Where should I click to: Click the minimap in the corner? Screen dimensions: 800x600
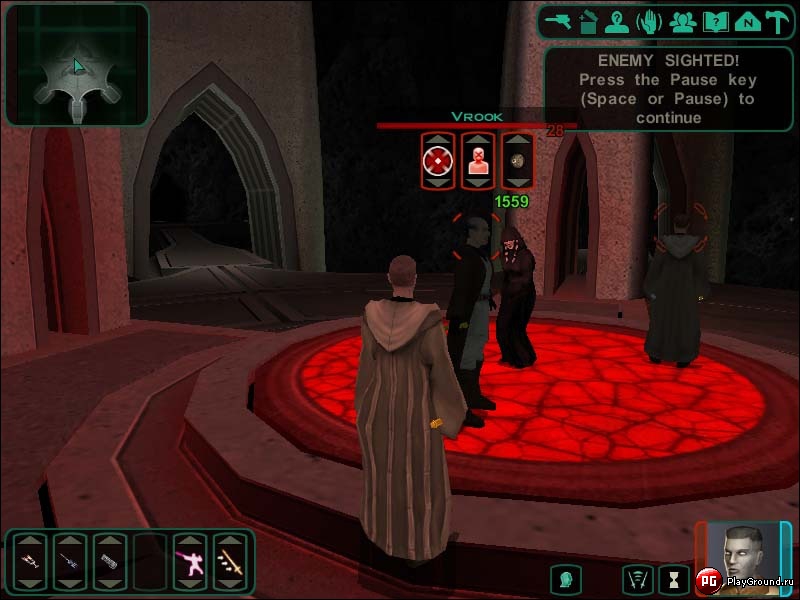pos(76,65)
